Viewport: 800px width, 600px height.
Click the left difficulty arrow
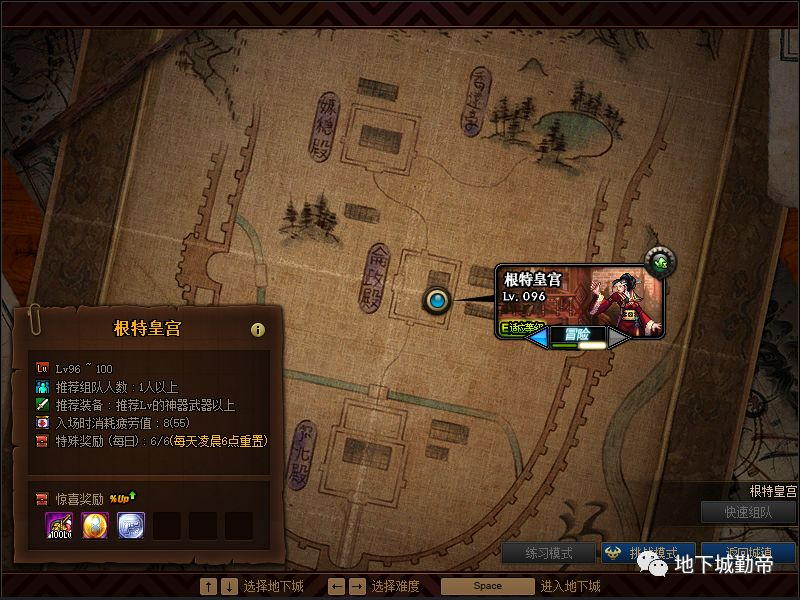[537, 338]
